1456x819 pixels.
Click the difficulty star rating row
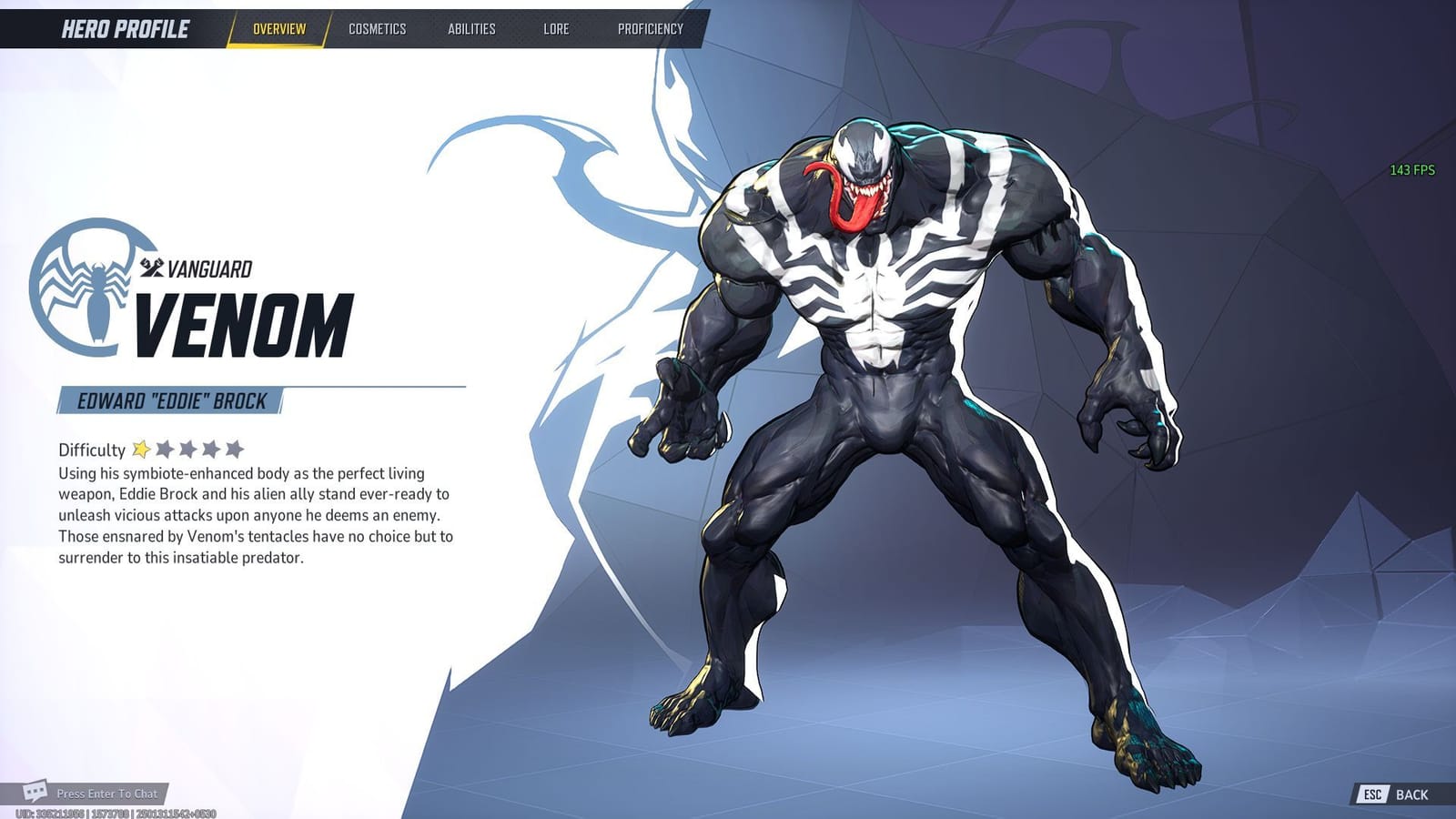point(187,448)
